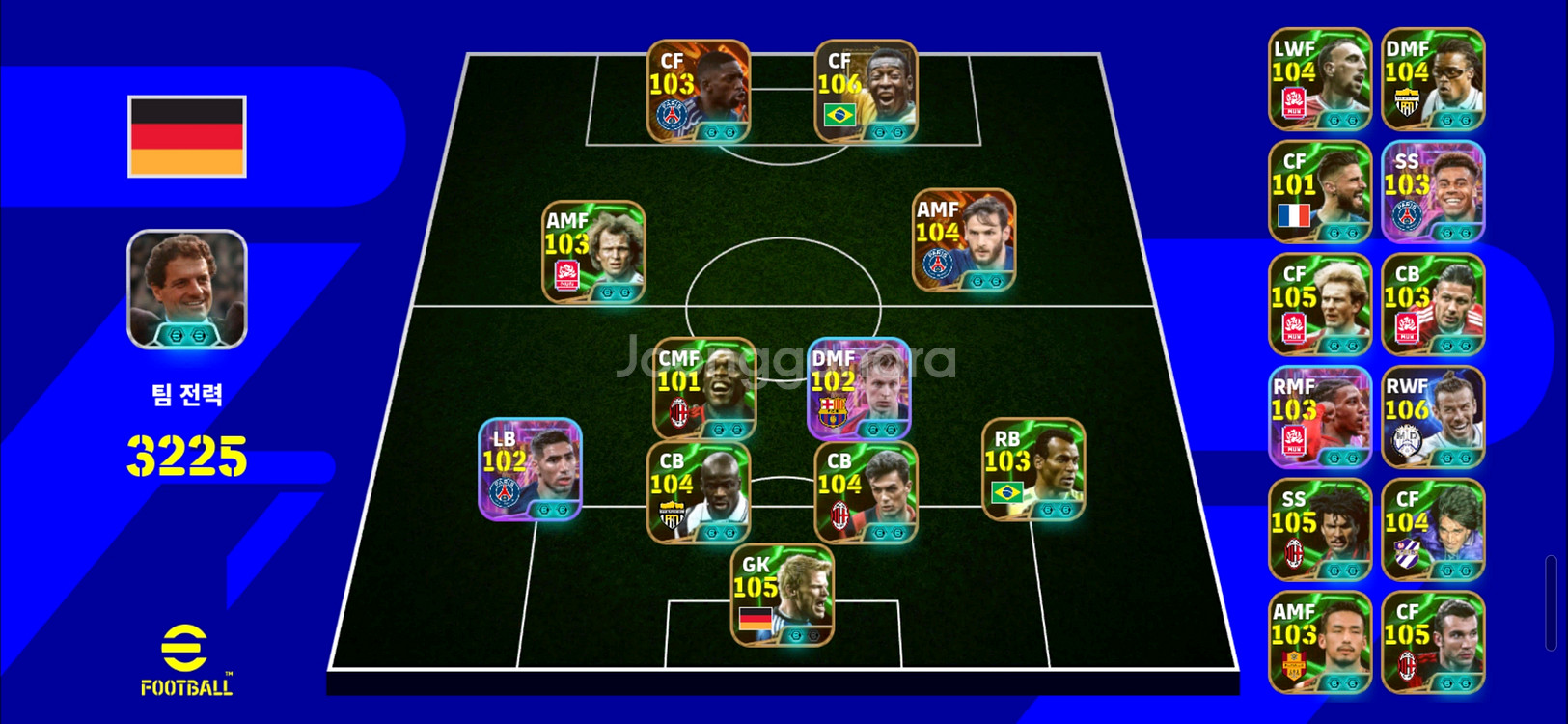Choose the 102 DMF card on the pitch

[859, 388]
